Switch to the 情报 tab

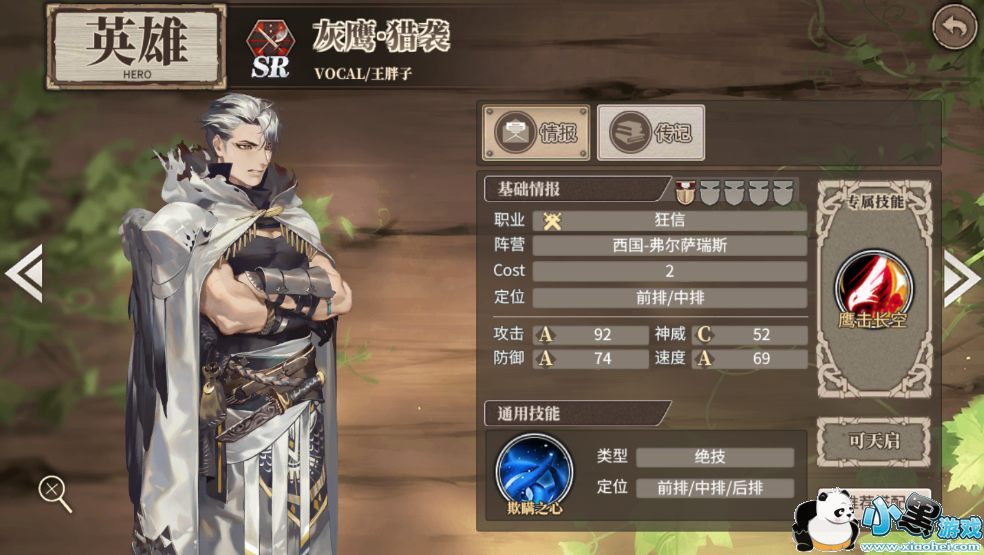tap(537, 133)
